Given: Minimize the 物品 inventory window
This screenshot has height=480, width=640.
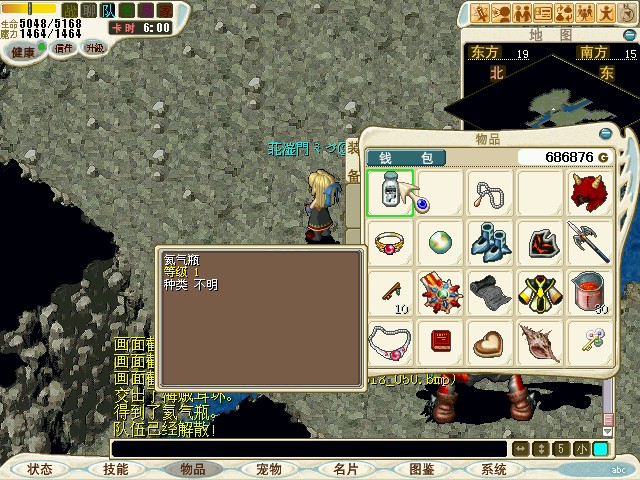Looking at the screenshot, I should pos(605,133).
